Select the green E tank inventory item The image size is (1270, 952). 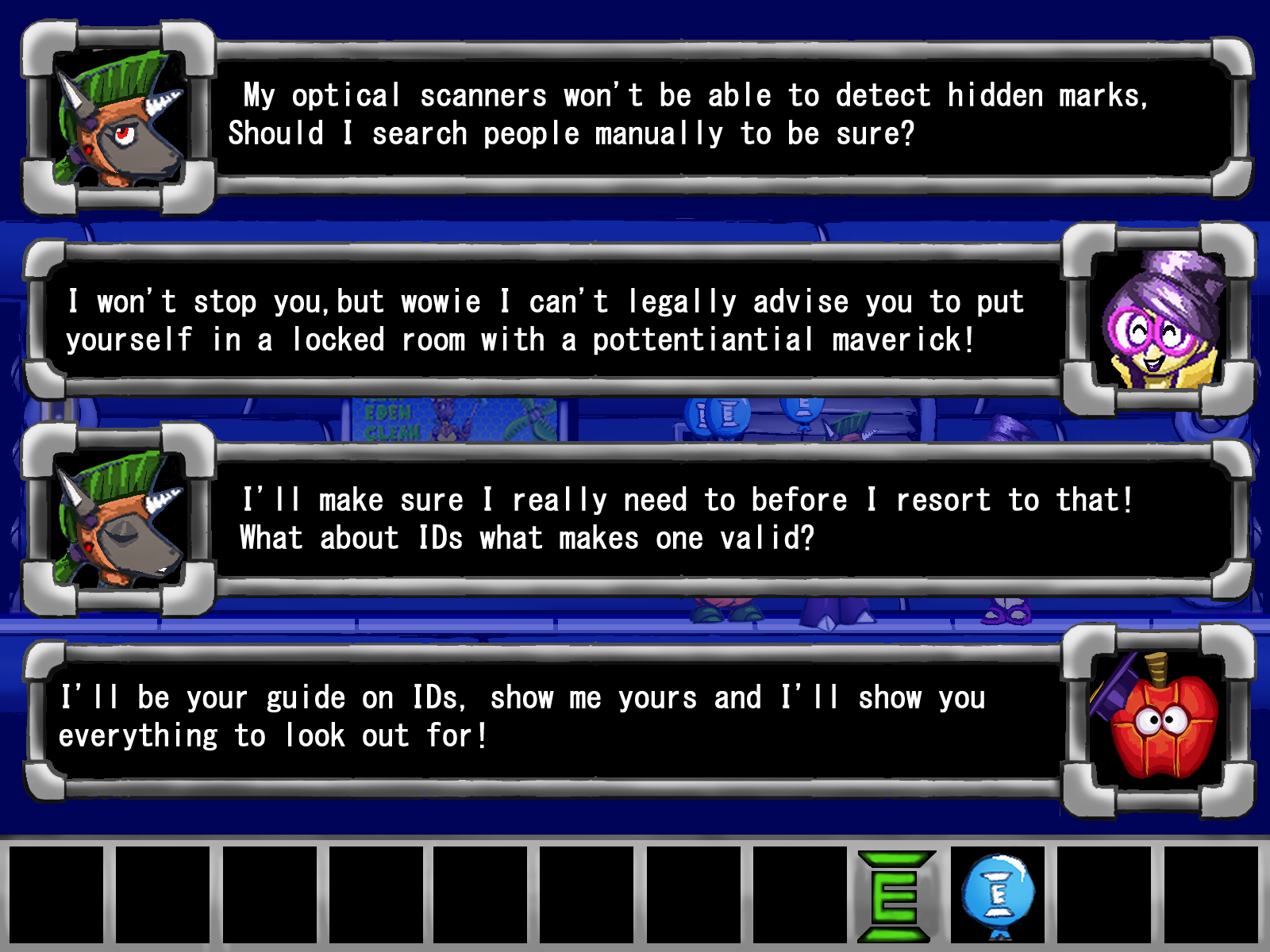895,896
